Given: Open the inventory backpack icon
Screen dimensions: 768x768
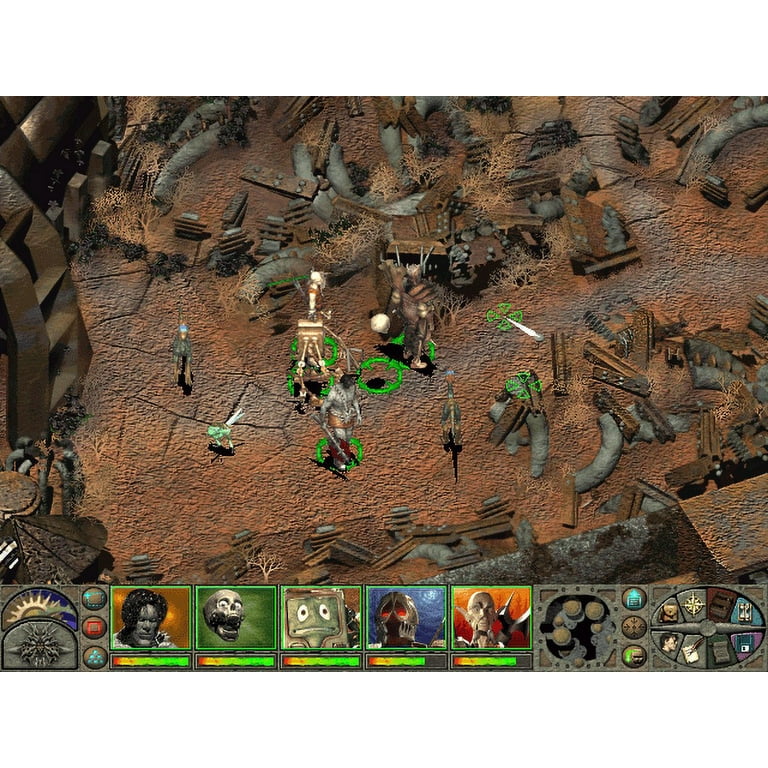Looking at the screenshot, I should point(668,612).
